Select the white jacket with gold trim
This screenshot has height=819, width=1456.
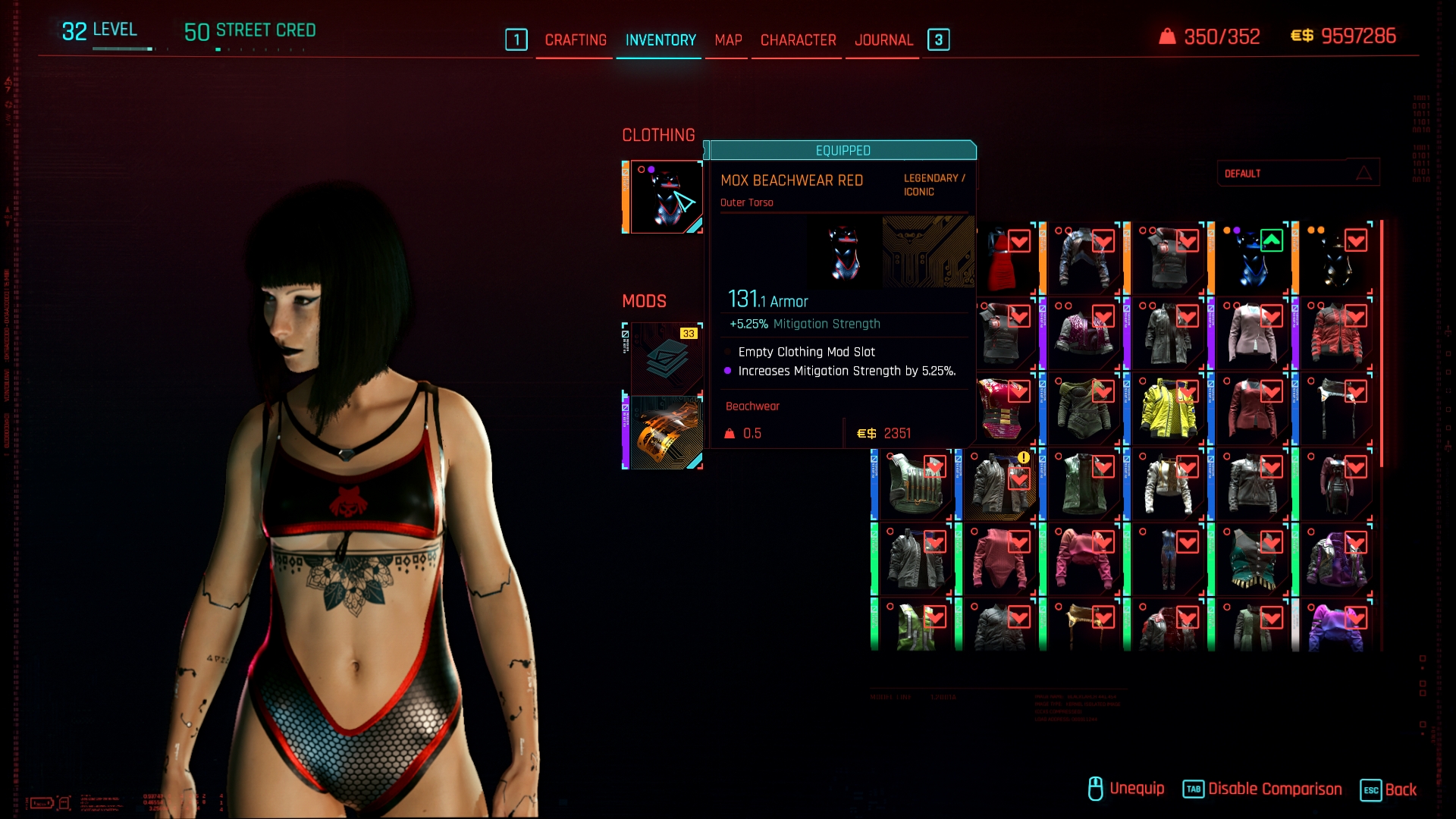pos(1168,485)
